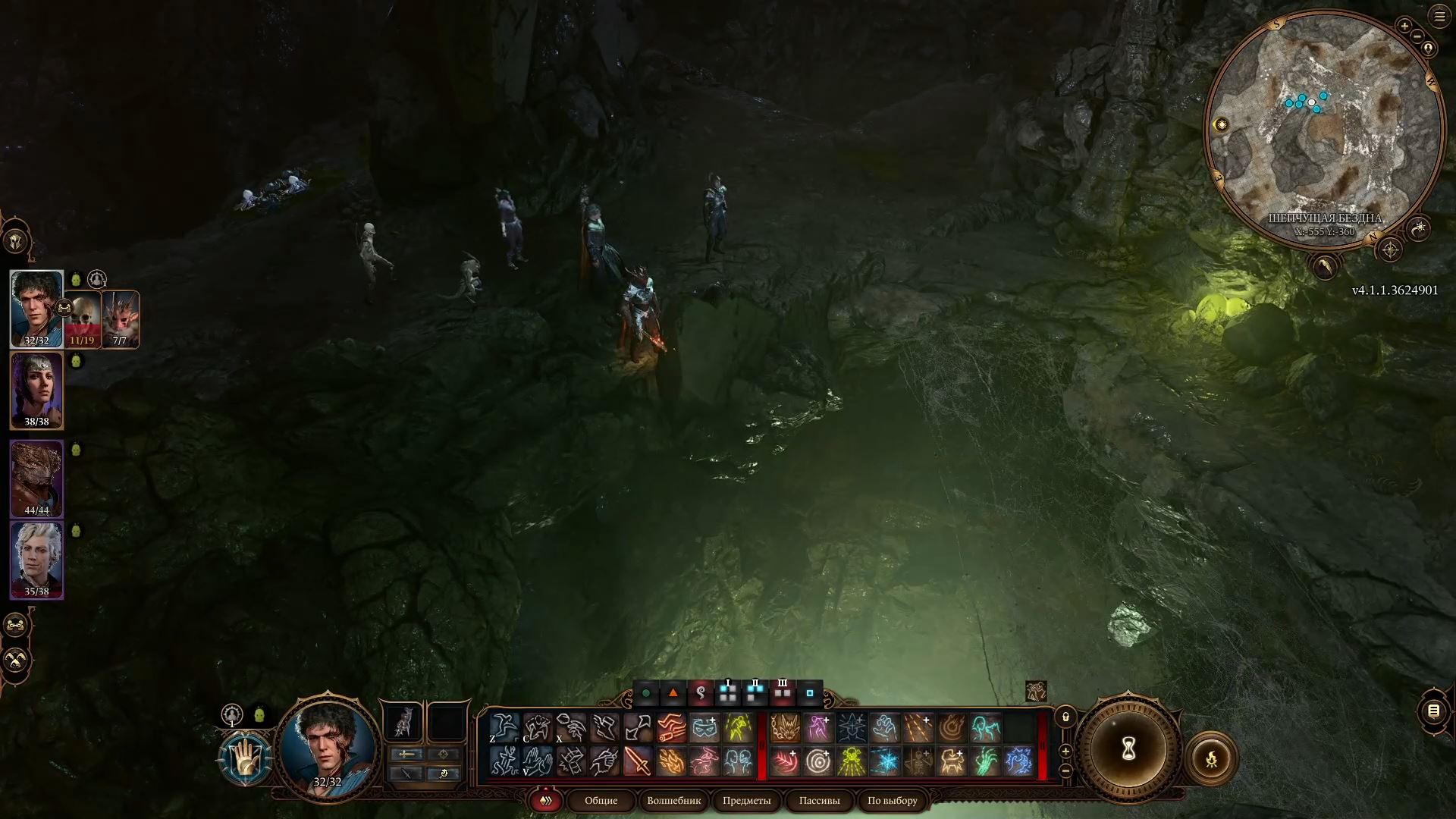This screenshot has height=819, width=1456.
Task: Select the white-haired Astarion portrait
Action: click(36, 560)
